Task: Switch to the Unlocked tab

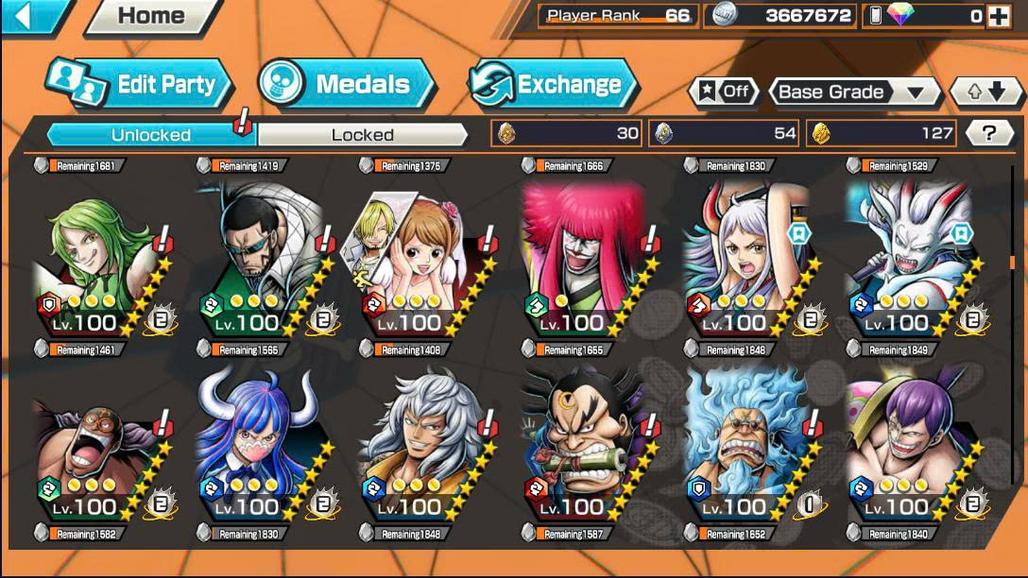Action: (x=150, y=134)
